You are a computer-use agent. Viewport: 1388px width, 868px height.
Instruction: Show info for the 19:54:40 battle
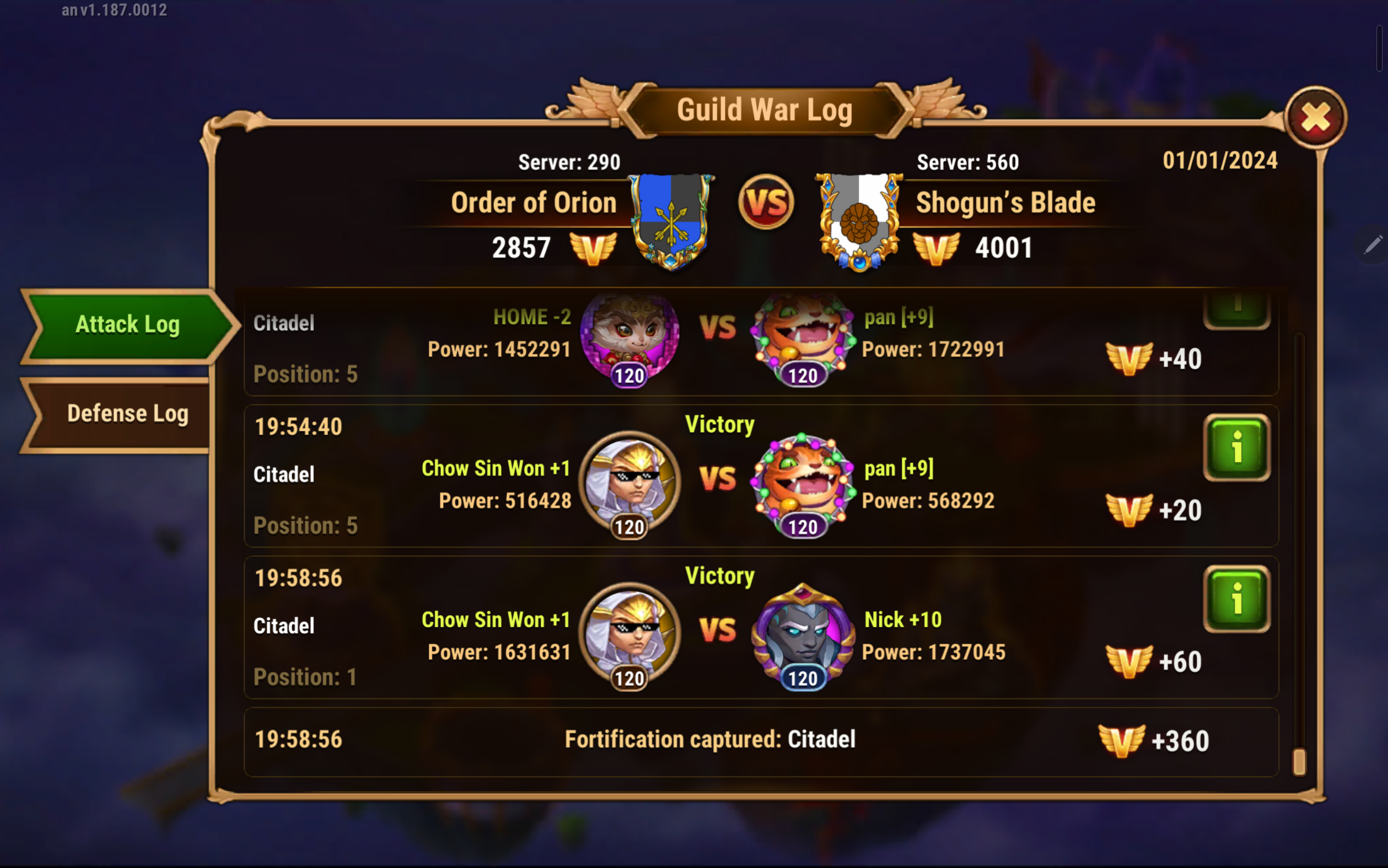point(1236,447)
